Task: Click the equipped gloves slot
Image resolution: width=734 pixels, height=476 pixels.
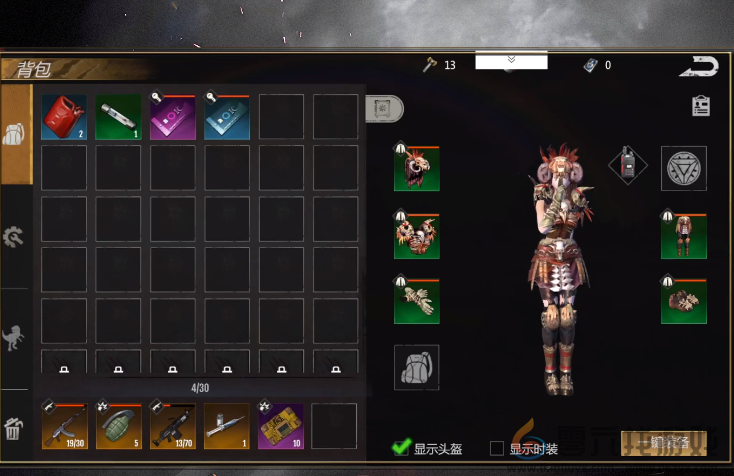Action: coord(417,301)
